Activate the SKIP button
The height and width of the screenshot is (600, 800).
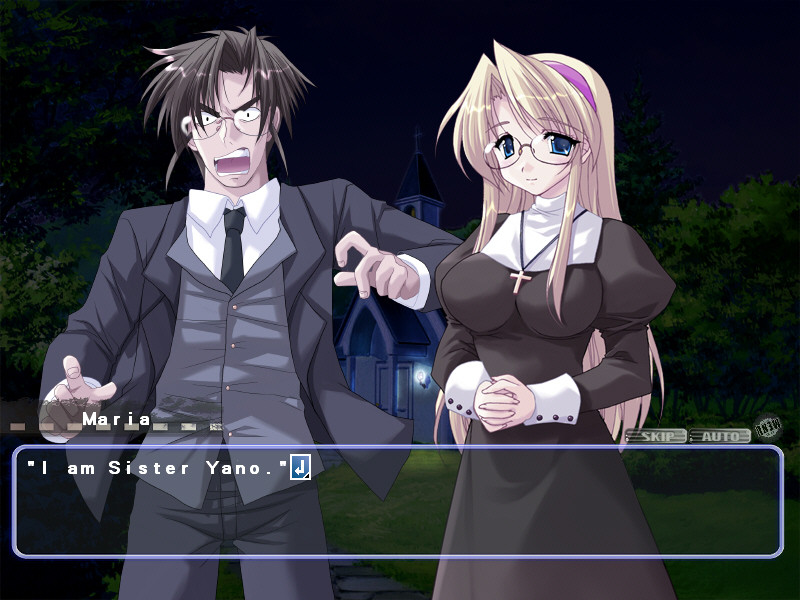656,436
